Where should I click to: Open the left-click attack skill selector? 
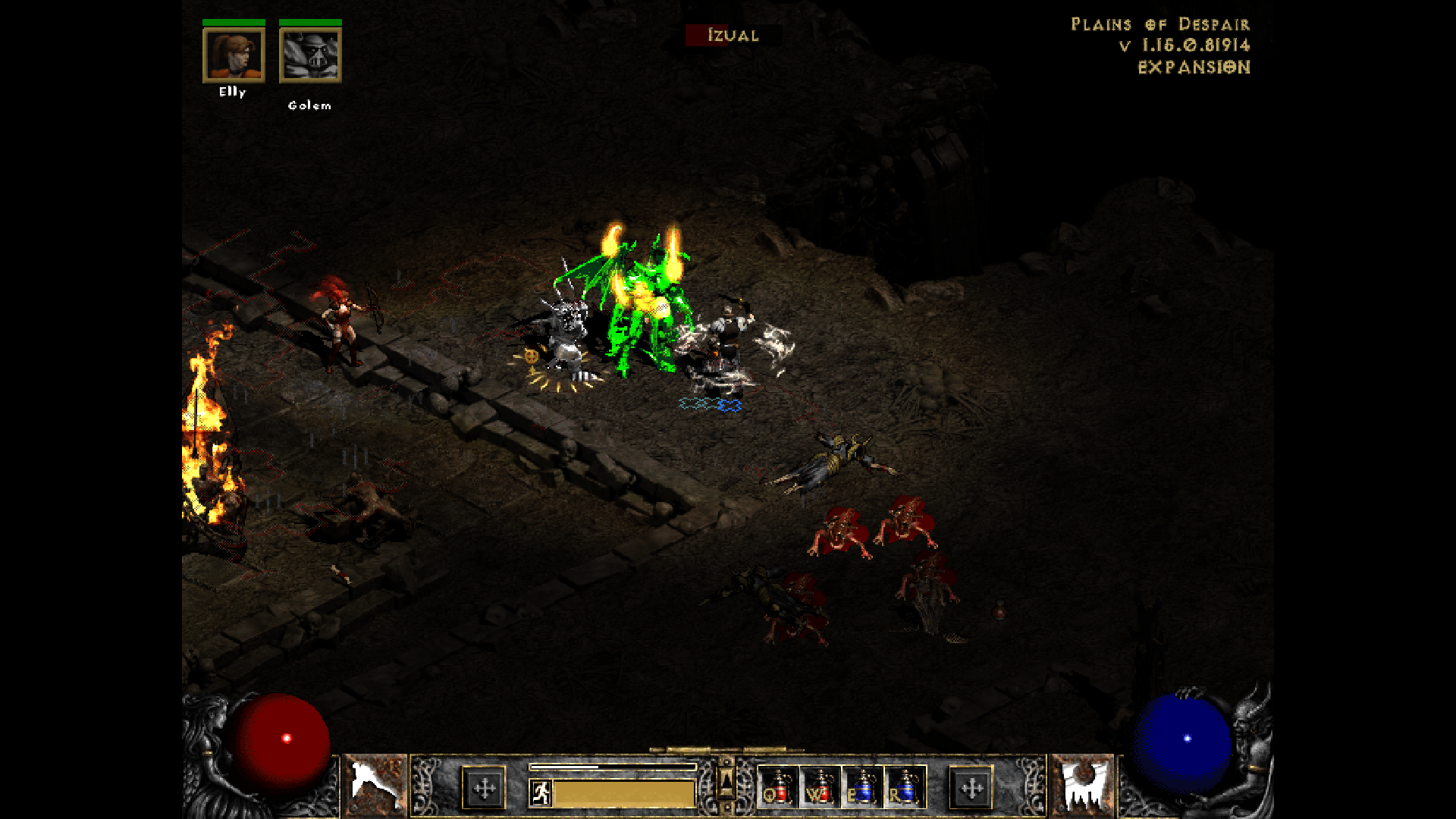click(x=375, y=786)
